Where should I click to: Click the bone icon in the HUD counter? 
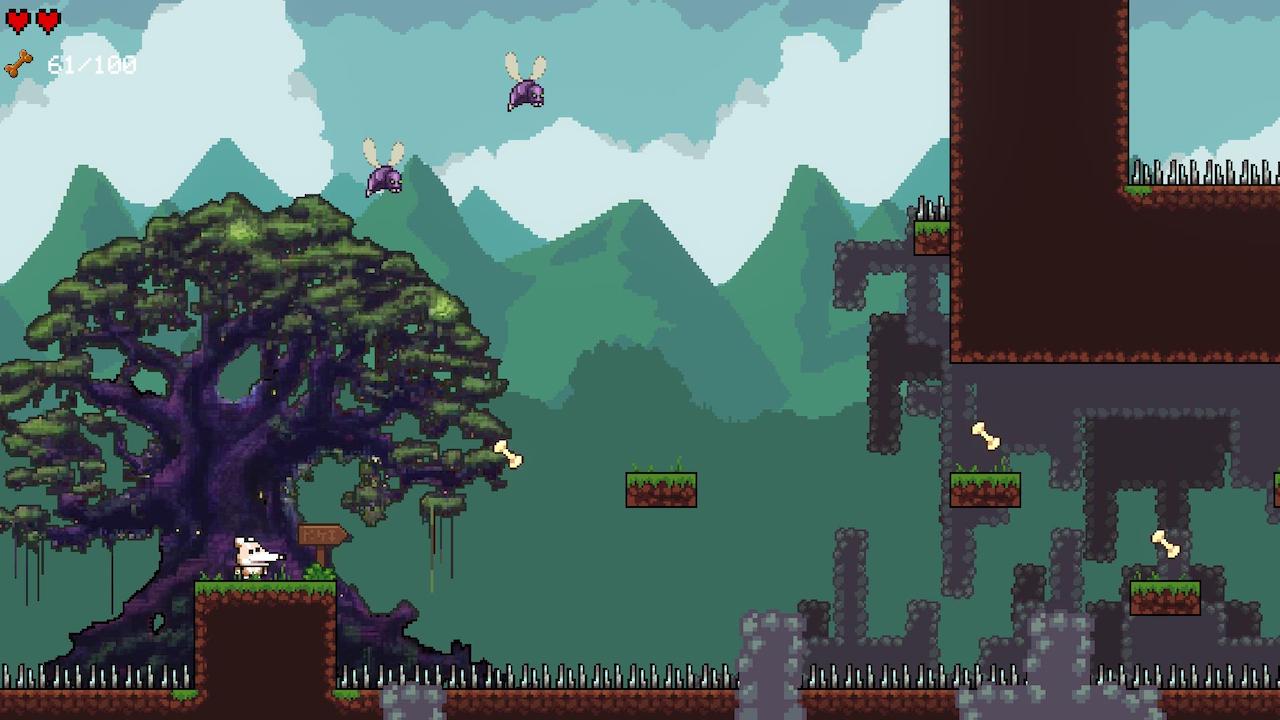(x=18, y=63)
